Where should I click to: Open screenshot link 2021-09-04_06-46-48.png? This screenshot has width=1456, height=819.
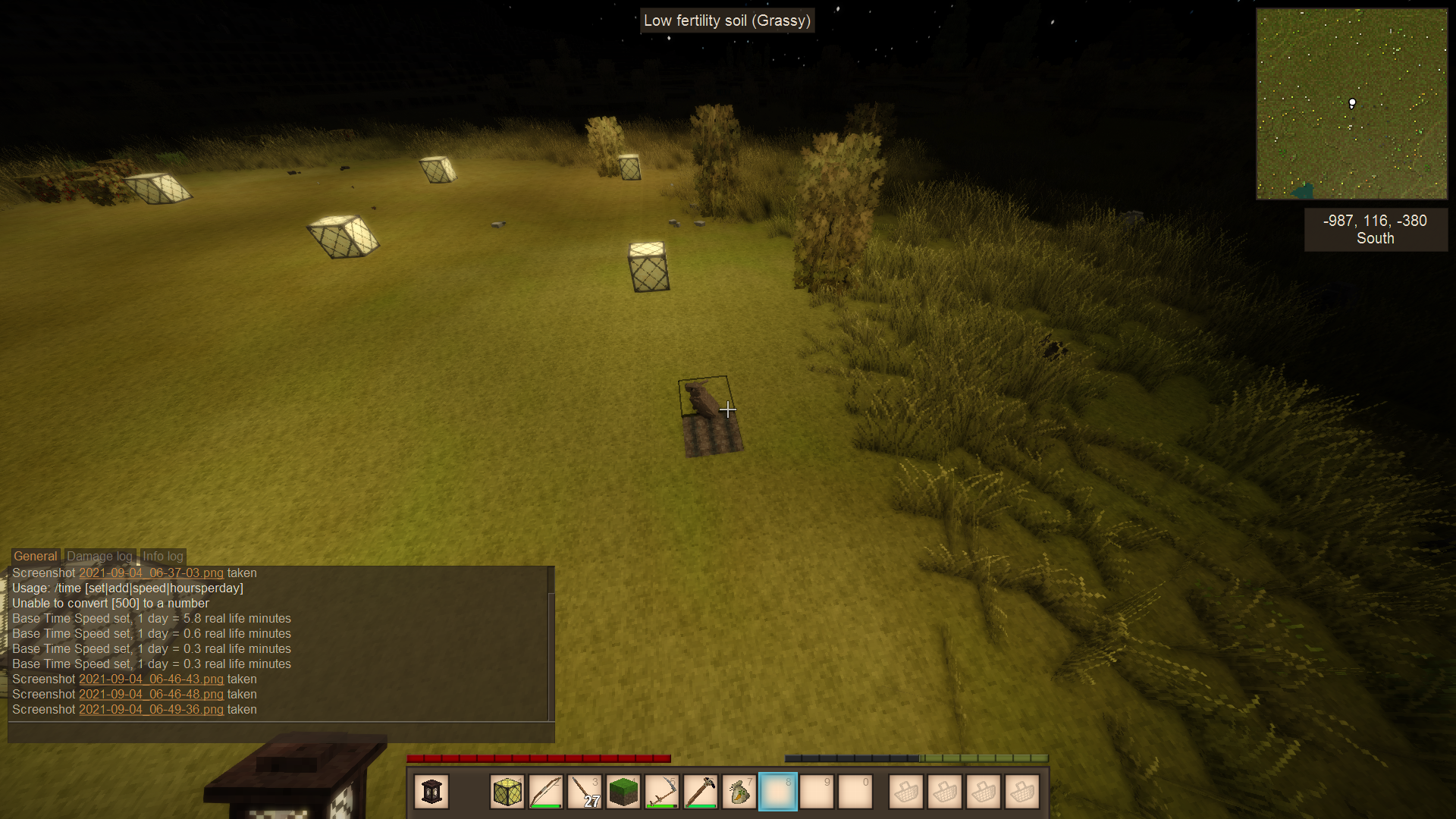coord(151,695)
